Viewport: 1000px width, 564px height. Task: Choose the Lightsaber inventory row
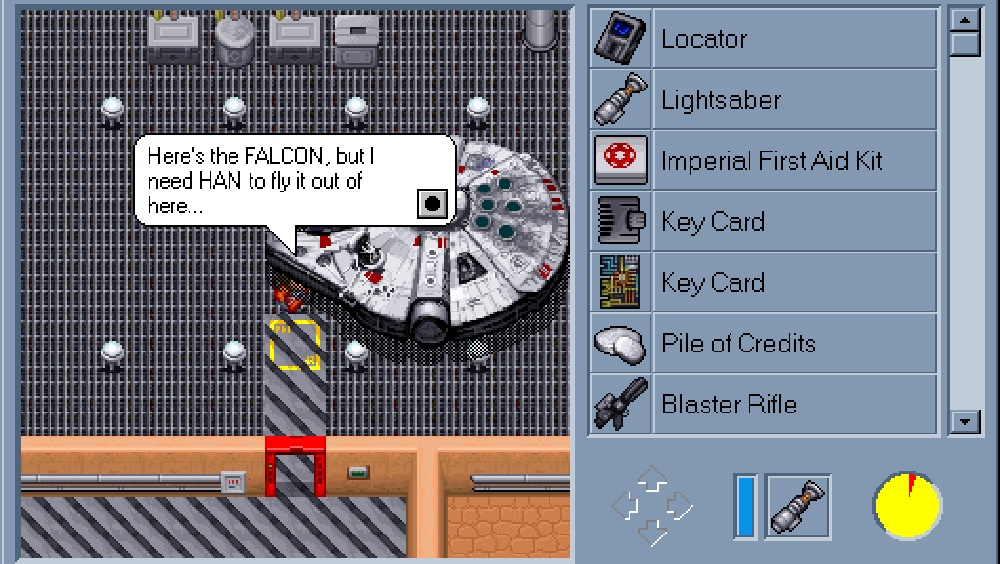click(764, 100)
